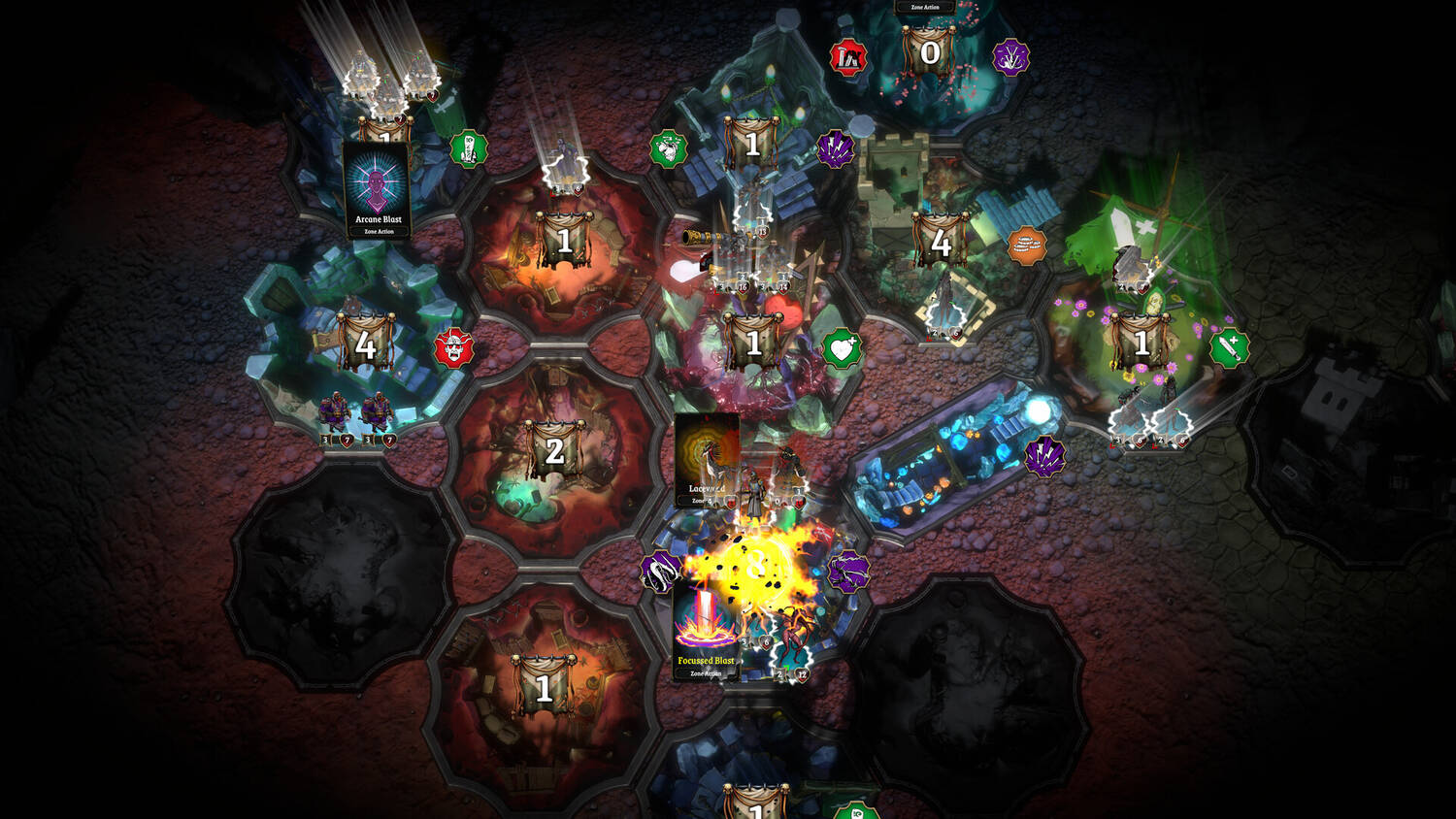Click the purple claw slash badge
1456x819 pixels.
tap(847, 573)
